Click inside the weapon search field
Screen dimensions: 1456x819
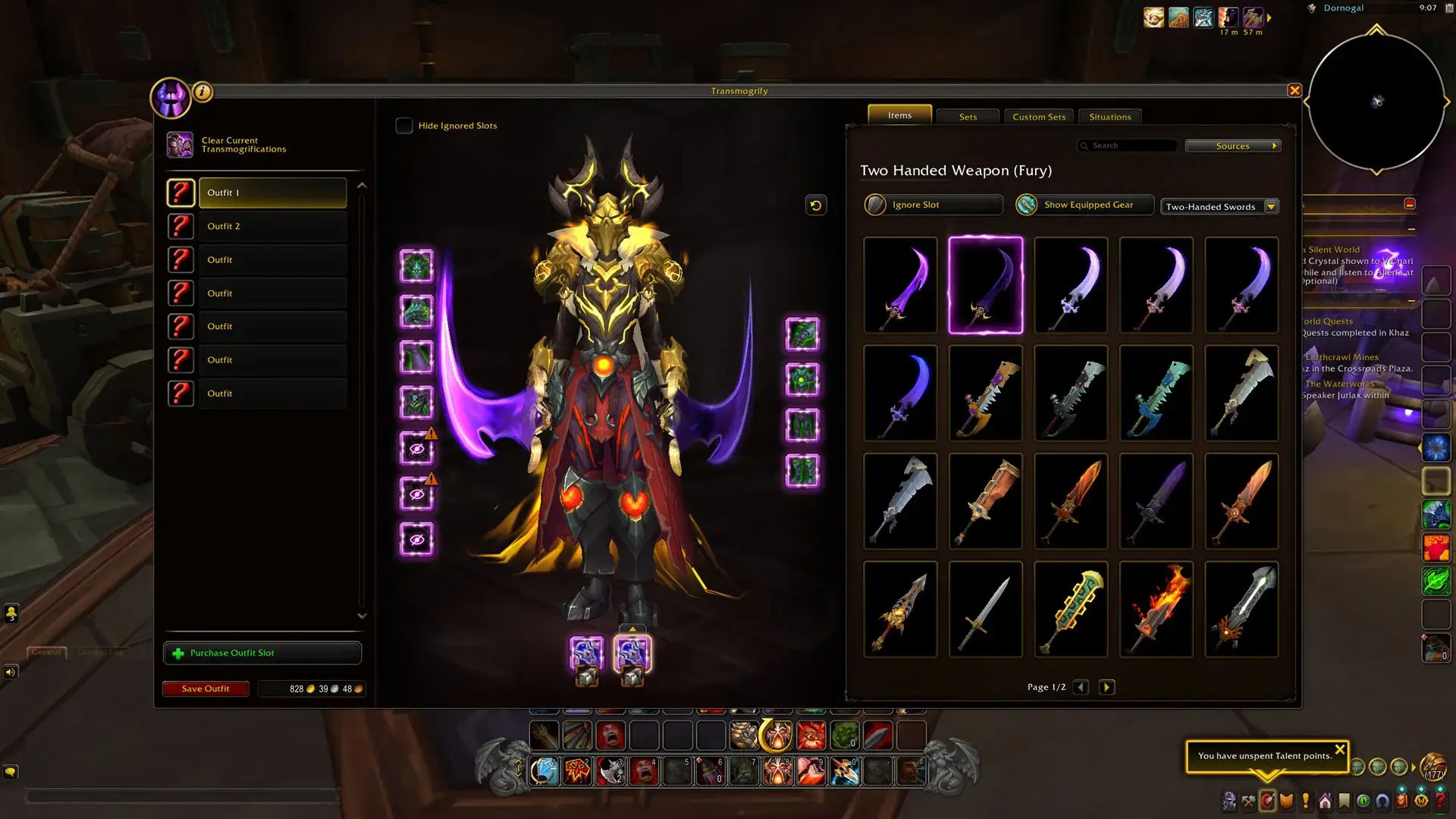pyautogui.click(x=1130, y=145)
